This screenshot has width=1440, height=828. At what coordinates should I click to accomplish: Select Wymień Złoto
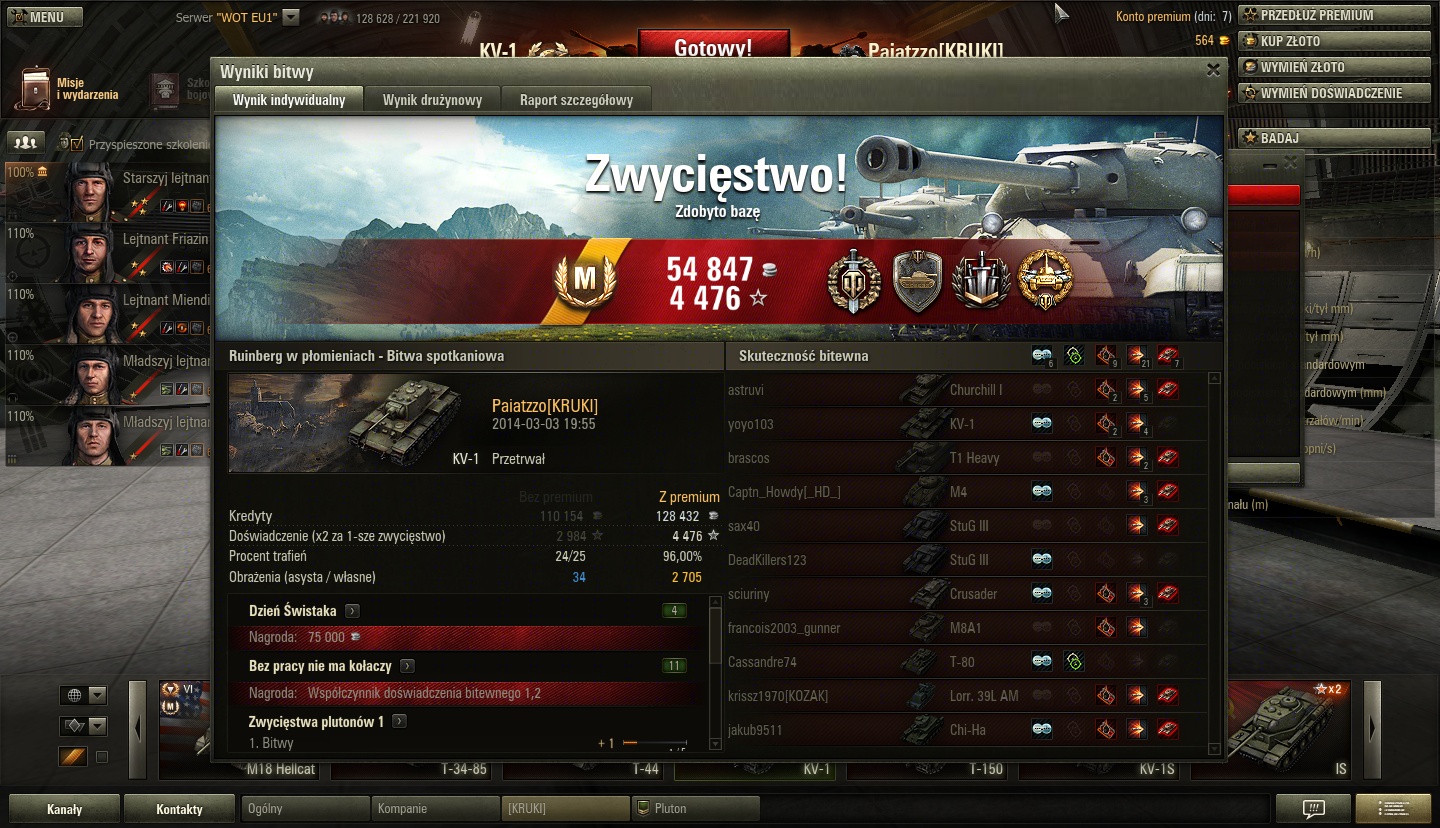point(1334,67)
